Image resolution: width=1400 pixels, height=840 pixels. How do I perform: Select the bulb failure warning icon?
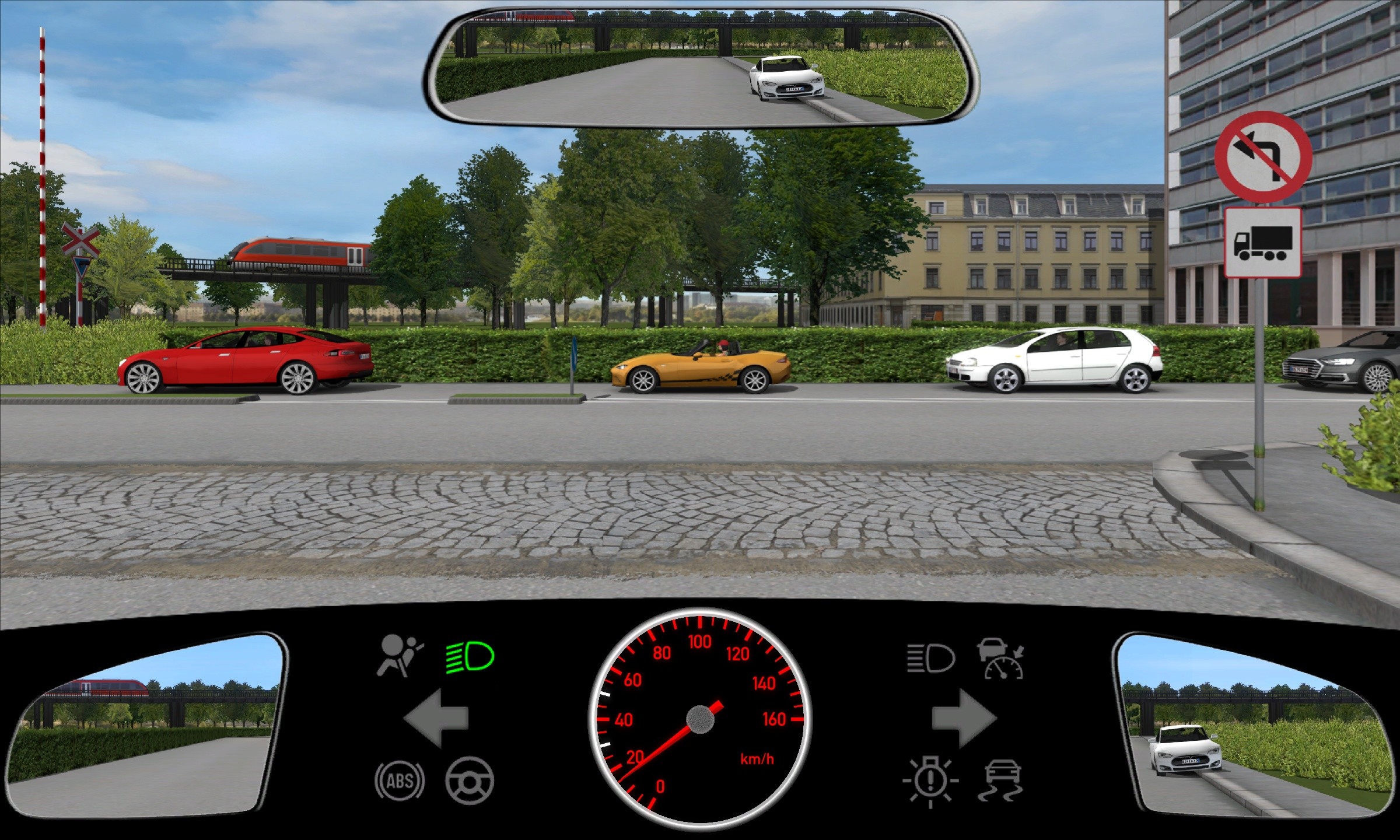930,780
